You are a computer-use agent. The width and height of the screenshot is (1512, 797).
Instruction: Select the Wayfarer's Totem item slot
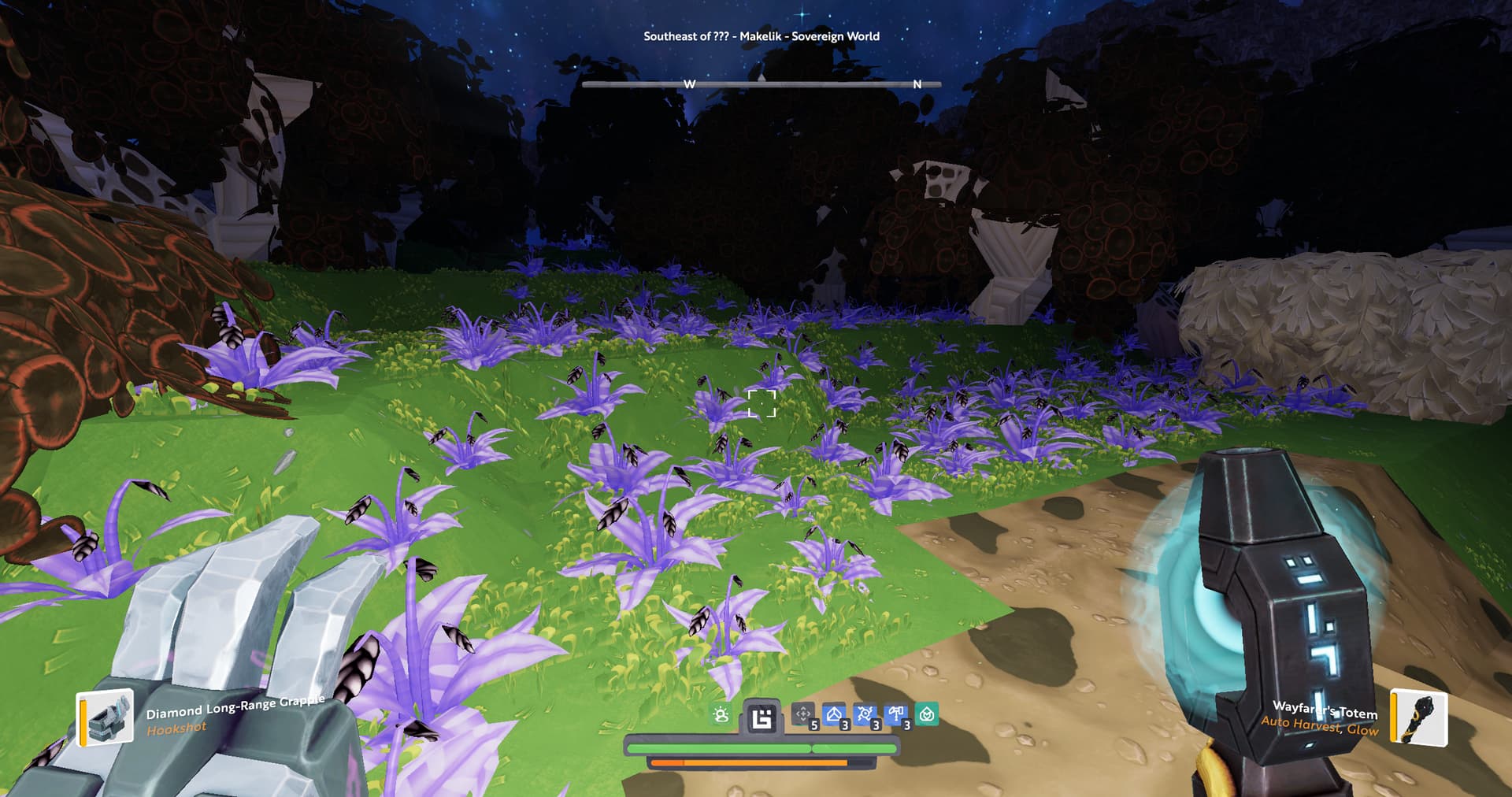click(x=1419, y=717)
